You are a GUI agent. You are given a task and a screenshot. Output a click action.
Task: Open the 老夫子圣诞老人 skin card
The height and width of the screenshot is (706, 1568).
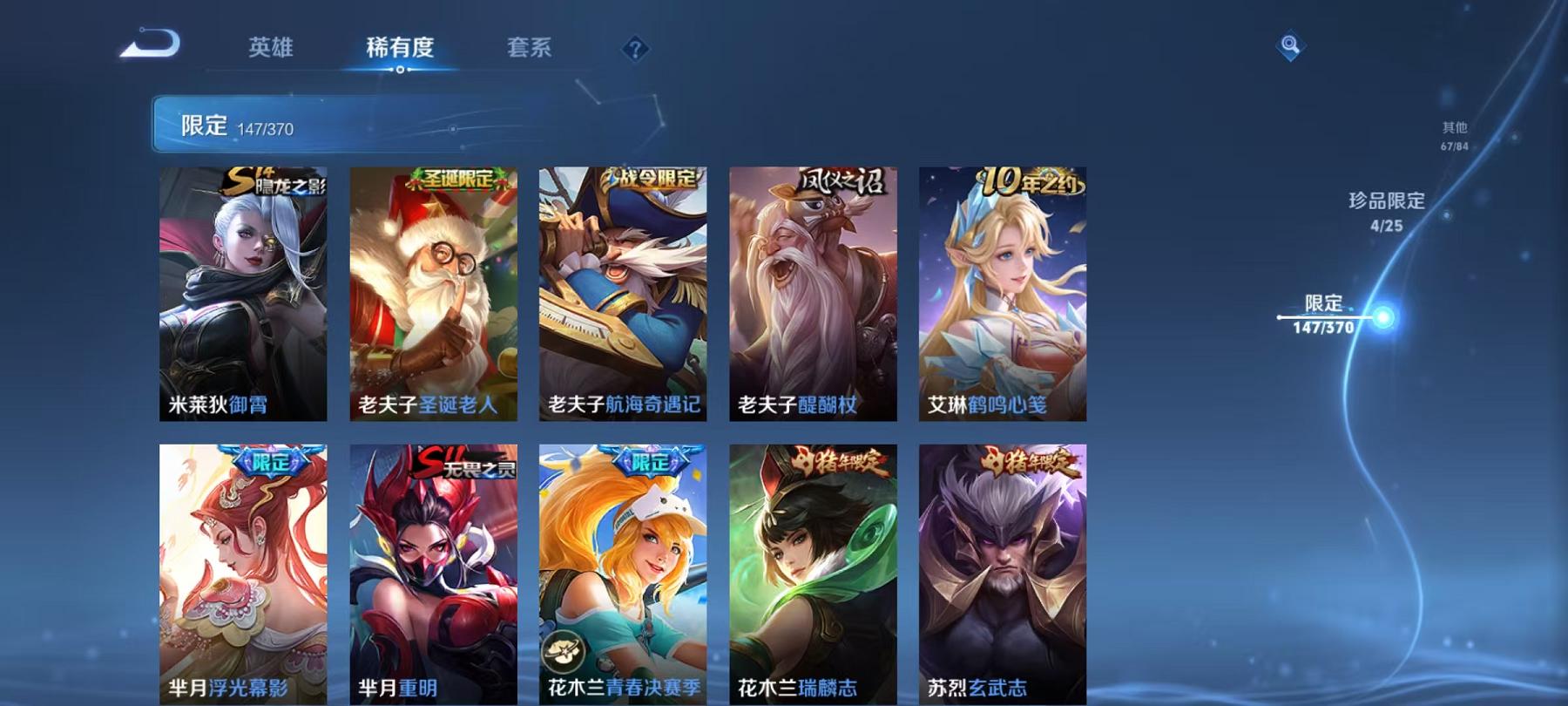click(x=432, y=296)
